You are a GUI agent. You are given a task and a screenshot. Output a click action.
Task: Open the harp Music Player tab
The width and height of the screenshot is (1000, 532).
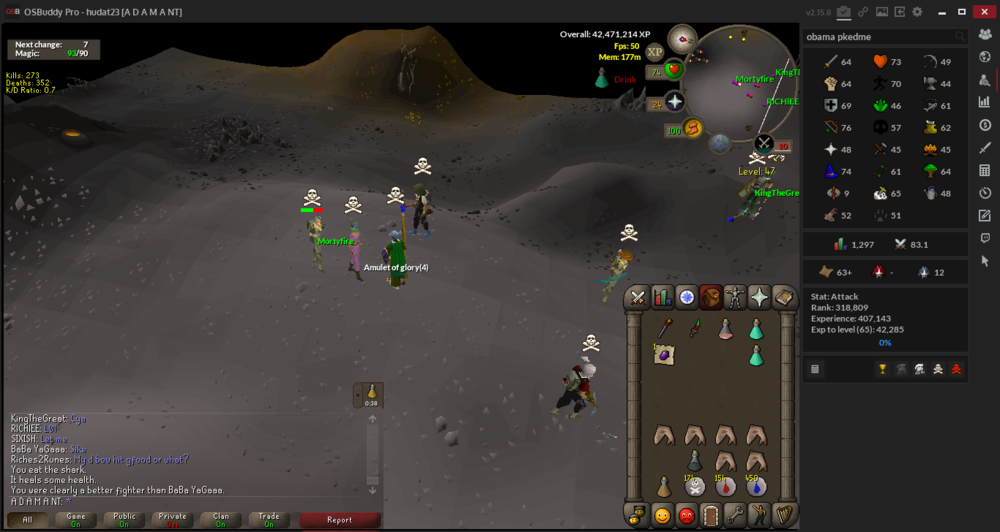pyautogui.click(x=785, y=516)
